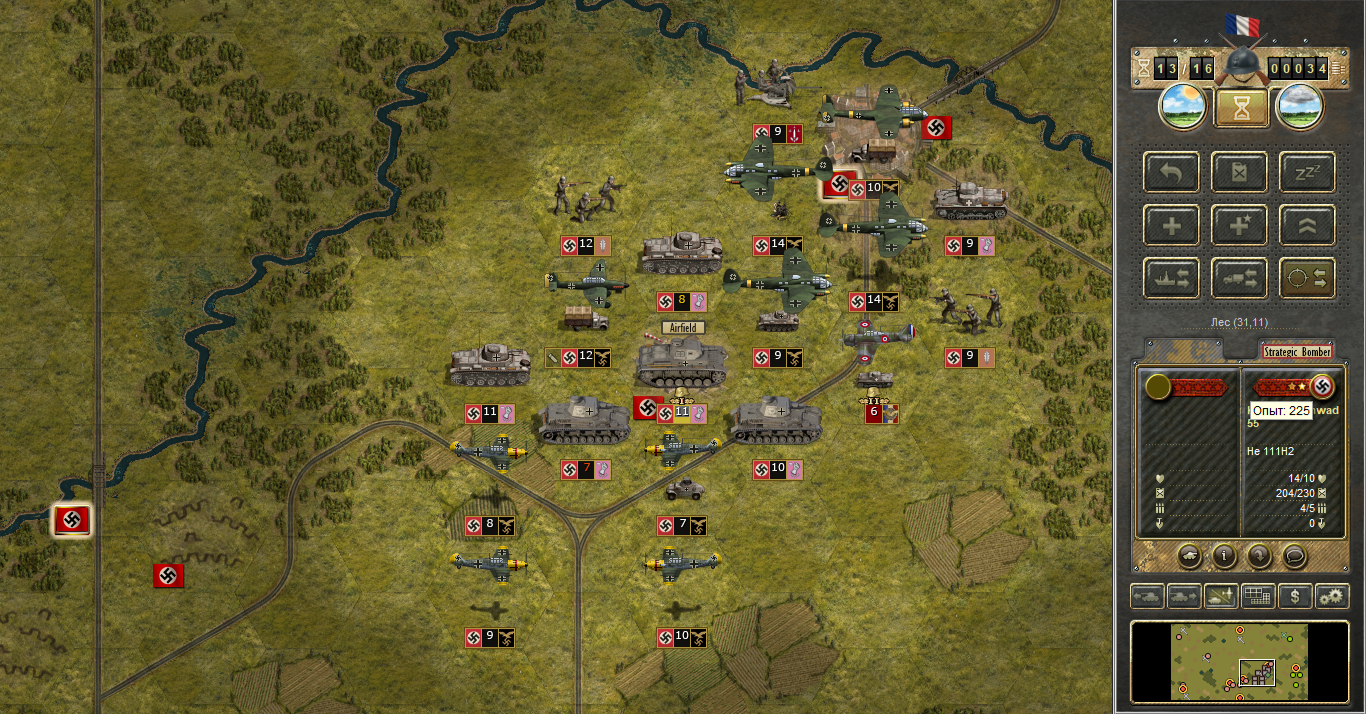Click the speech bubble button

1295,554
